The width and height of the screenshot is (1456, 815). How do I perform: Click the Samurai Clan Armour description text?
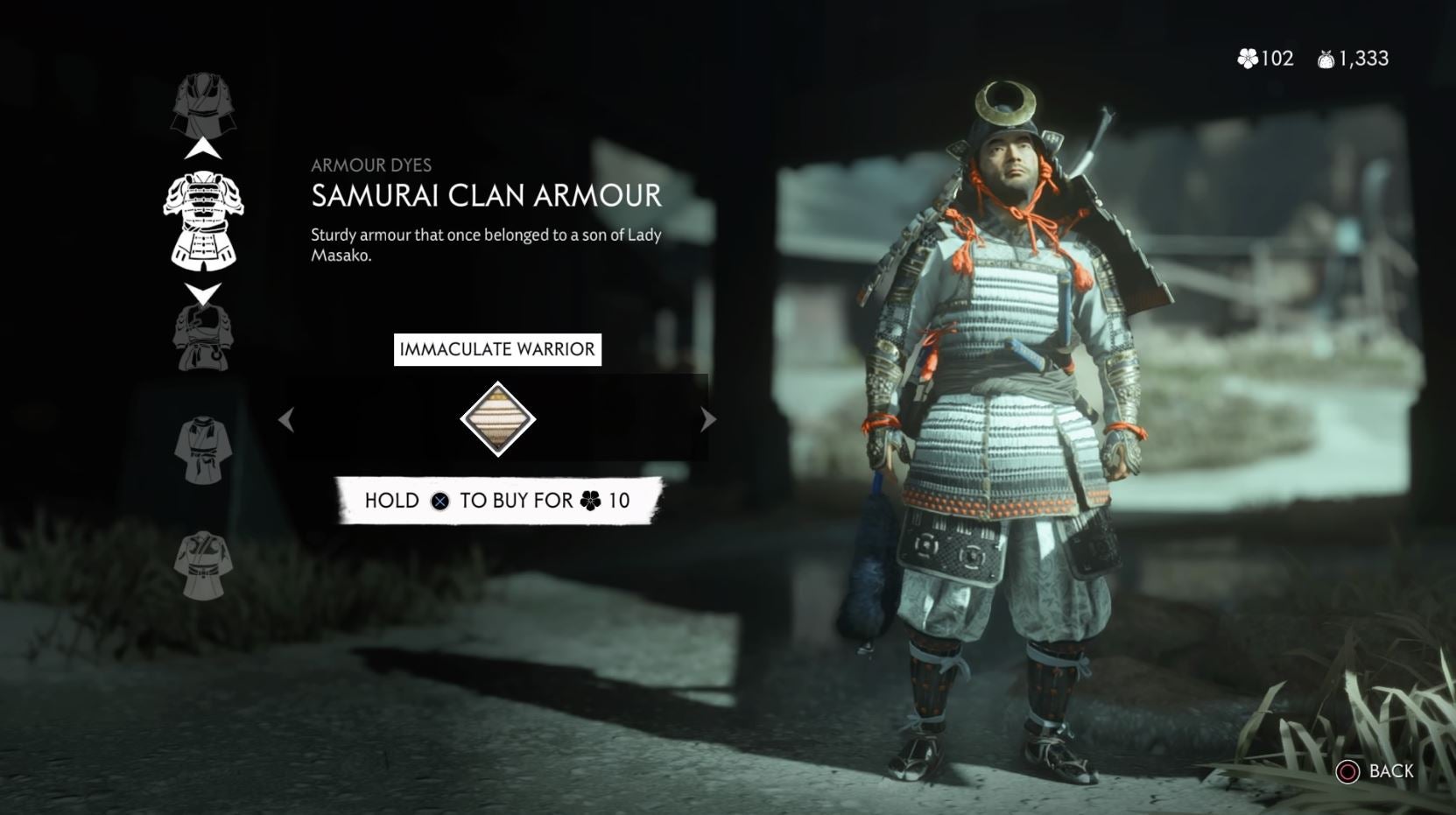click(x=484, y=243)
